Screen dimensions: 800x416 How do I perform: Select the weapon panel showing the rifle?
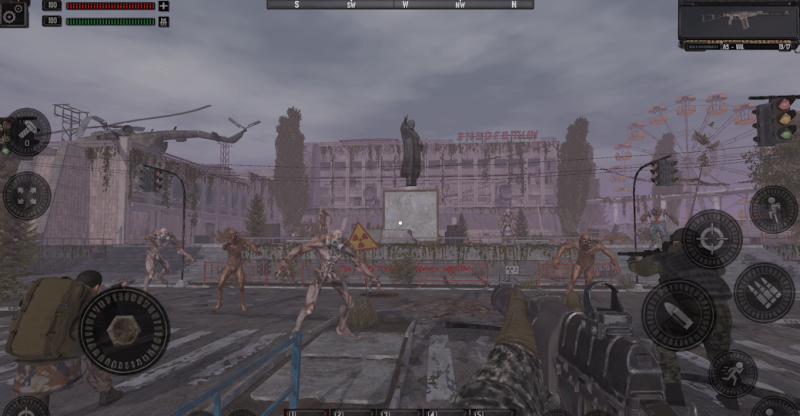pyautogui.click(x=741, y=24)
